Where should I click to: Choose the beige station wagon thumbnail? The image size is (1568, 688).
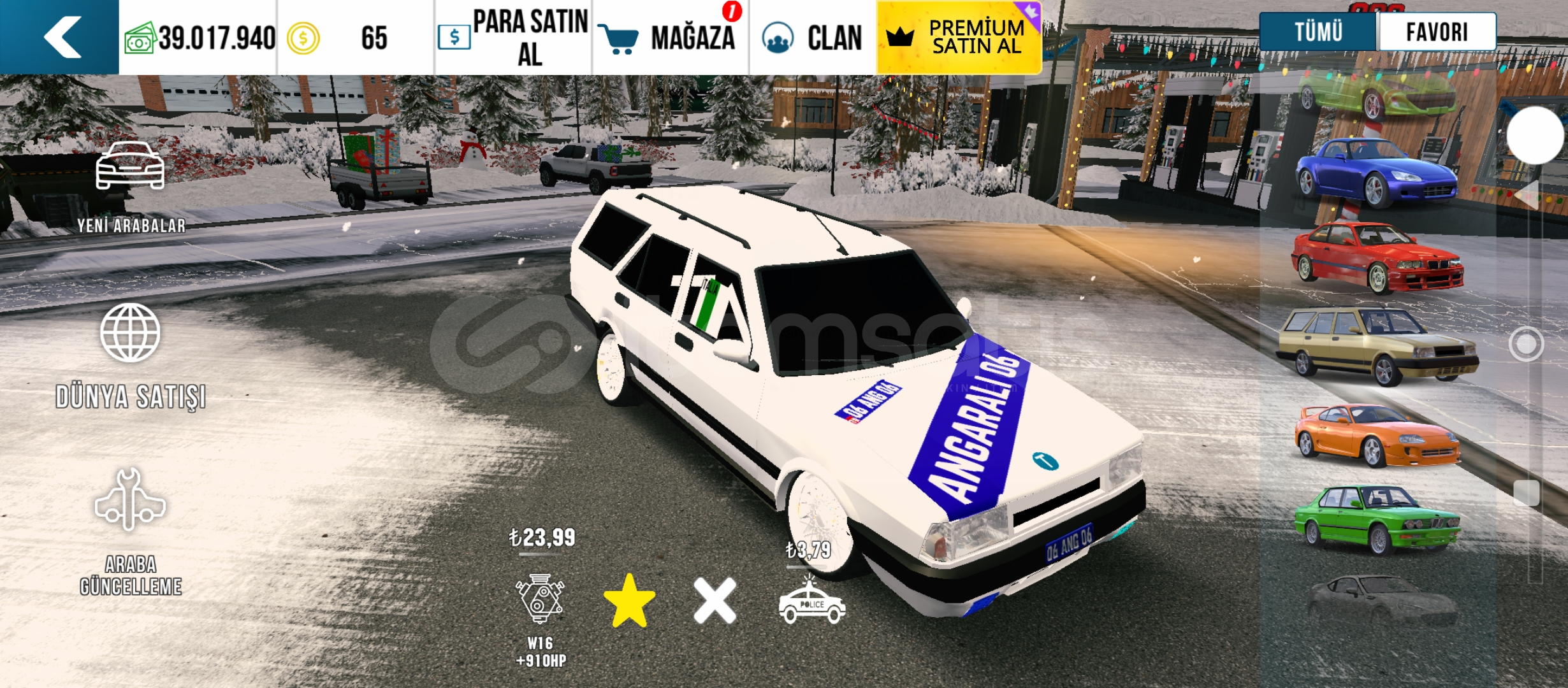point(1377,345)
